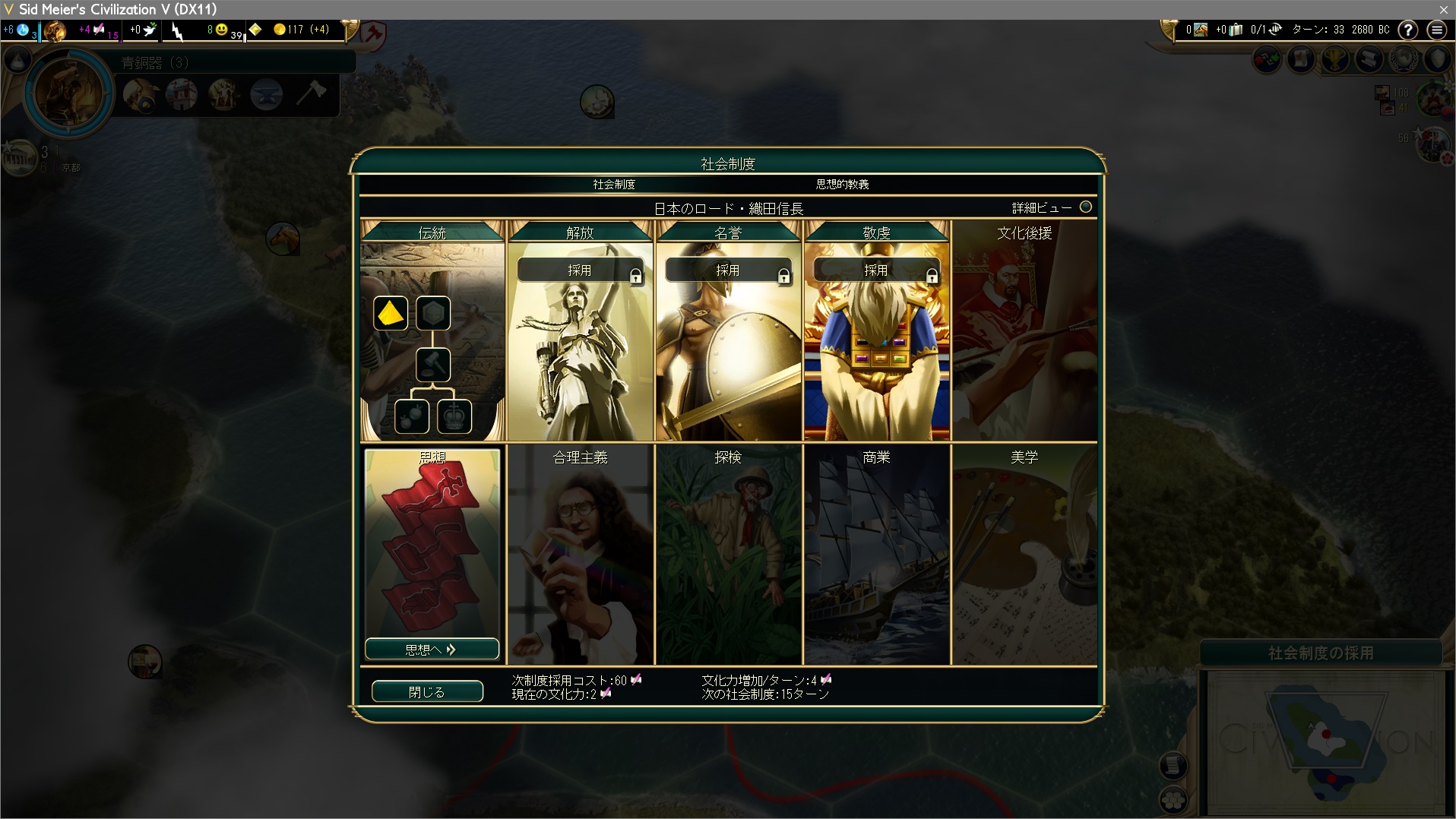This screenshot has height=819, width=1456.
Task: Open the ideology screen via 思想へ button
Action: pyautogui.click(x=432, y=650)
